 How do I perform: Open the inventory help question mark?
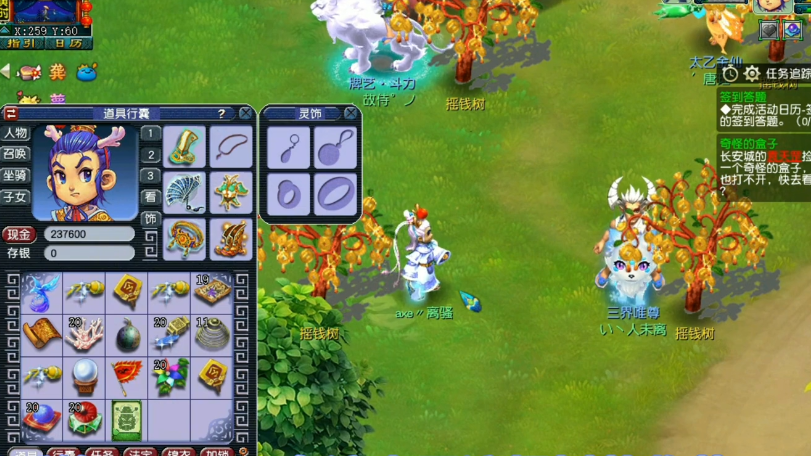tap(221, 113)
